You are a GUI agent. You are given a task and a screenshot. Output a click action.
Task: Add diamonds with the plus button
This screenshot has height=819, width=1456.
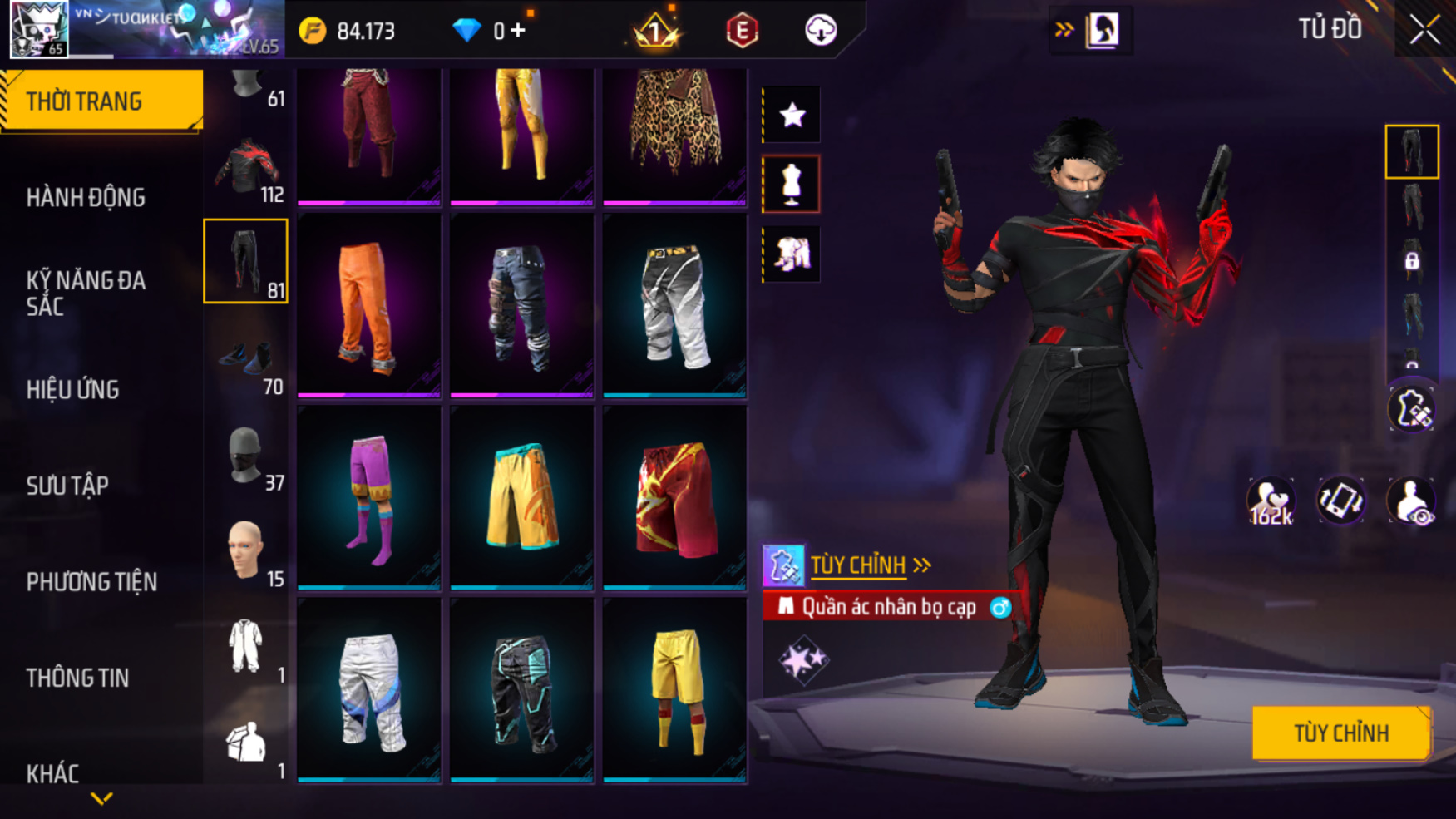[518, 31]
